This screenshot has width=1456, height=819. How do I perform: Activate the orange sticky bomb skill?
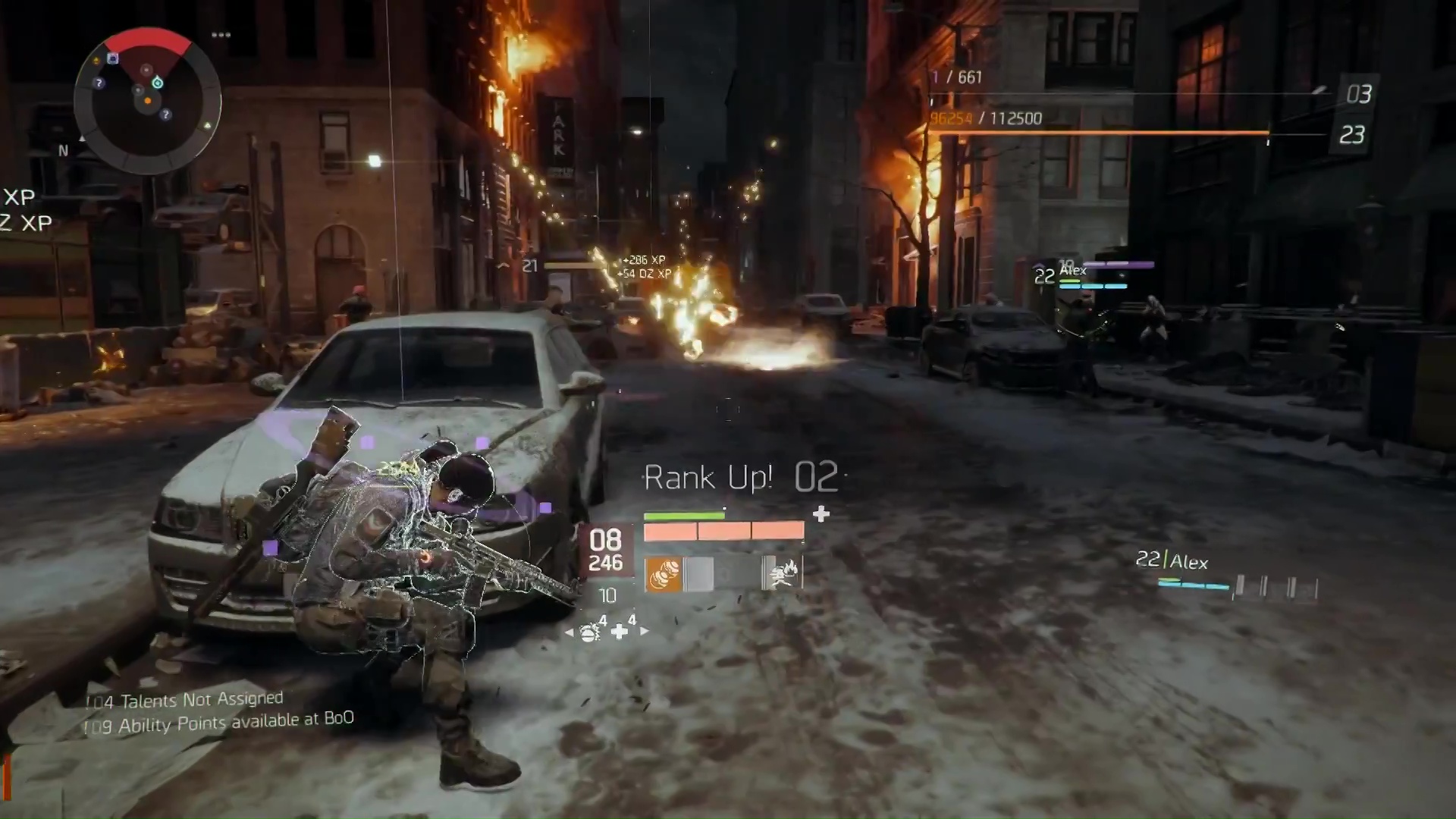[663, 574]
